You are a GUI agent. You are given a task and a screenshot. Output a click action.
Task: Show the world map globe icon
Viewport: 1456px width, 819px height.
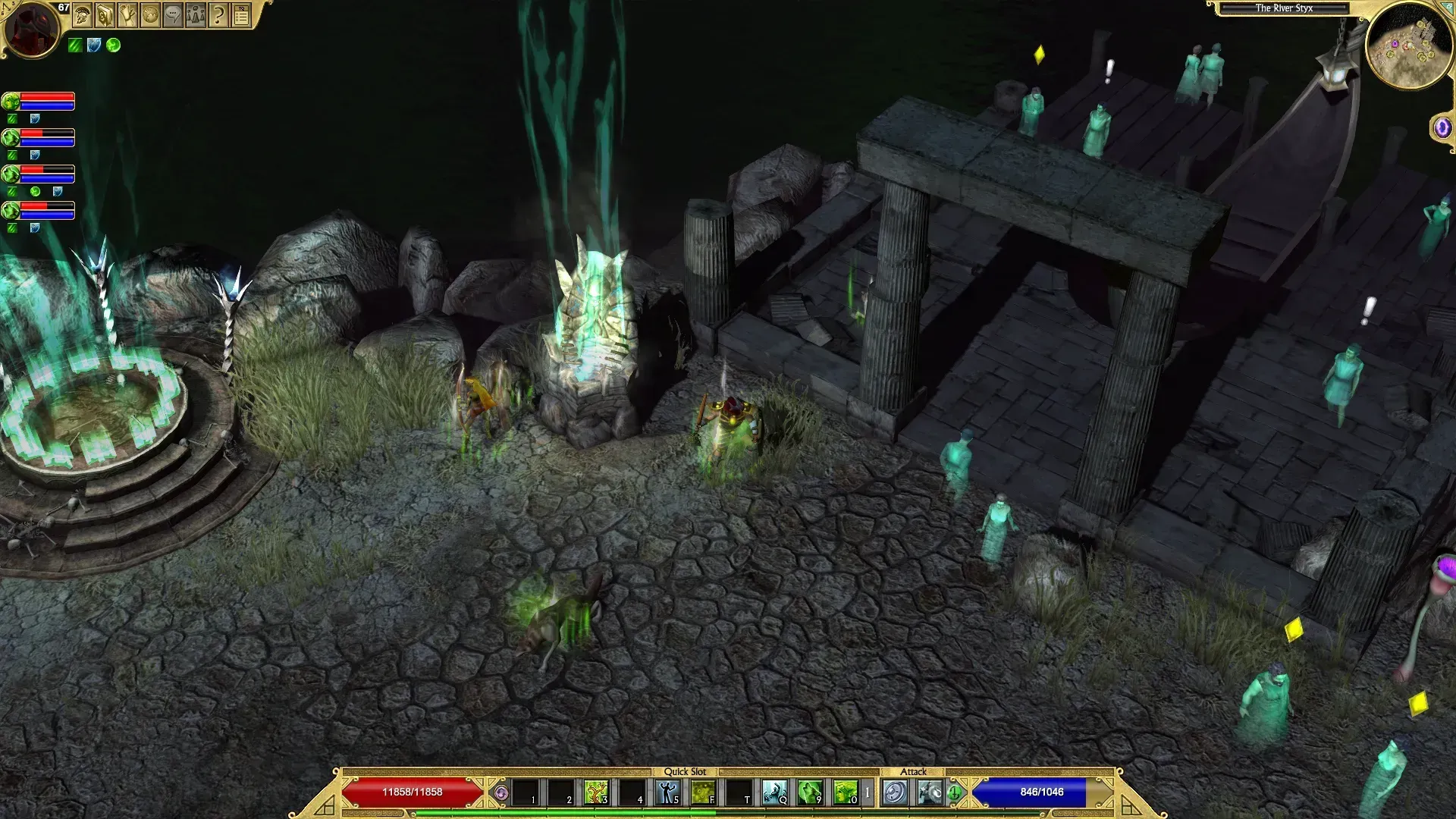[x=150, y=14]
